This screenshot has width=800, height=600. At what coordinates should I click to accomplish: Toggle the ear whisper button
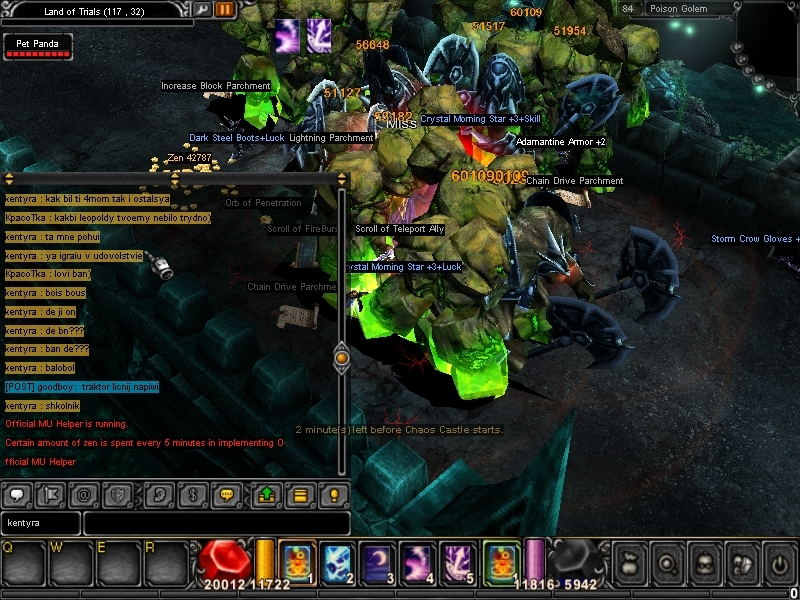[159, 495]
